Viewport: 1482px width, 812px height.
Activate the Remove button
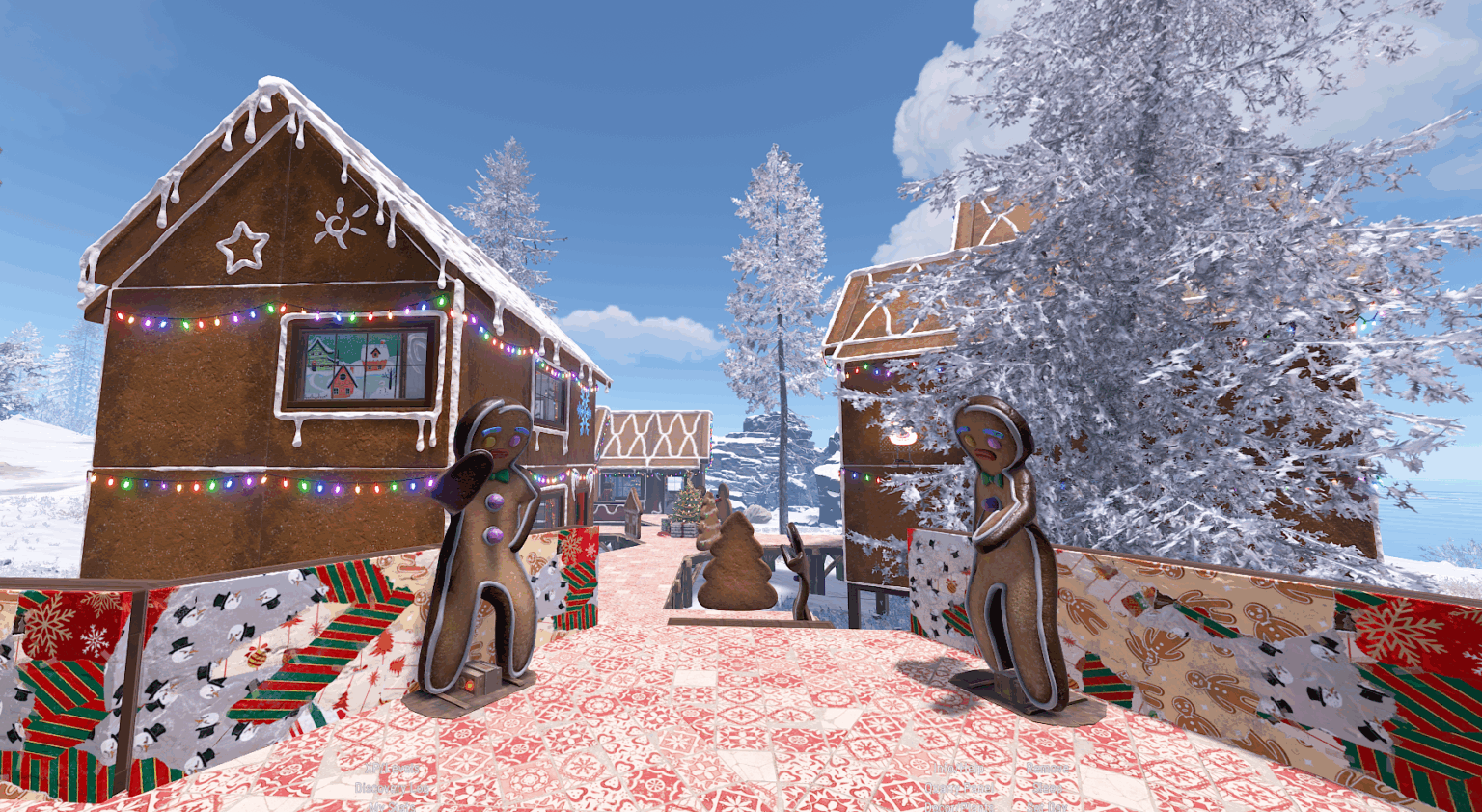click(x=1048, y=769)
